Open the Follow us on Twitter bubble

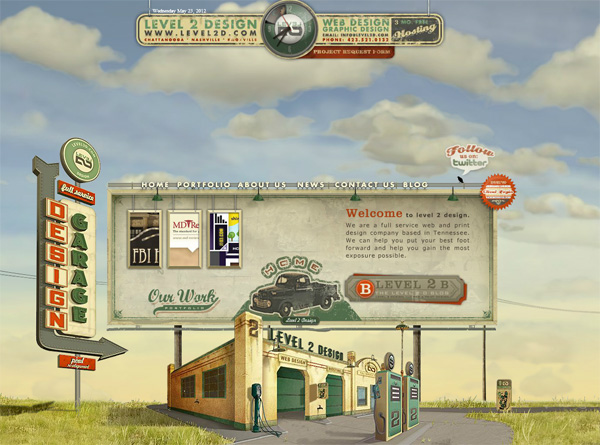[x=472, y=158]
